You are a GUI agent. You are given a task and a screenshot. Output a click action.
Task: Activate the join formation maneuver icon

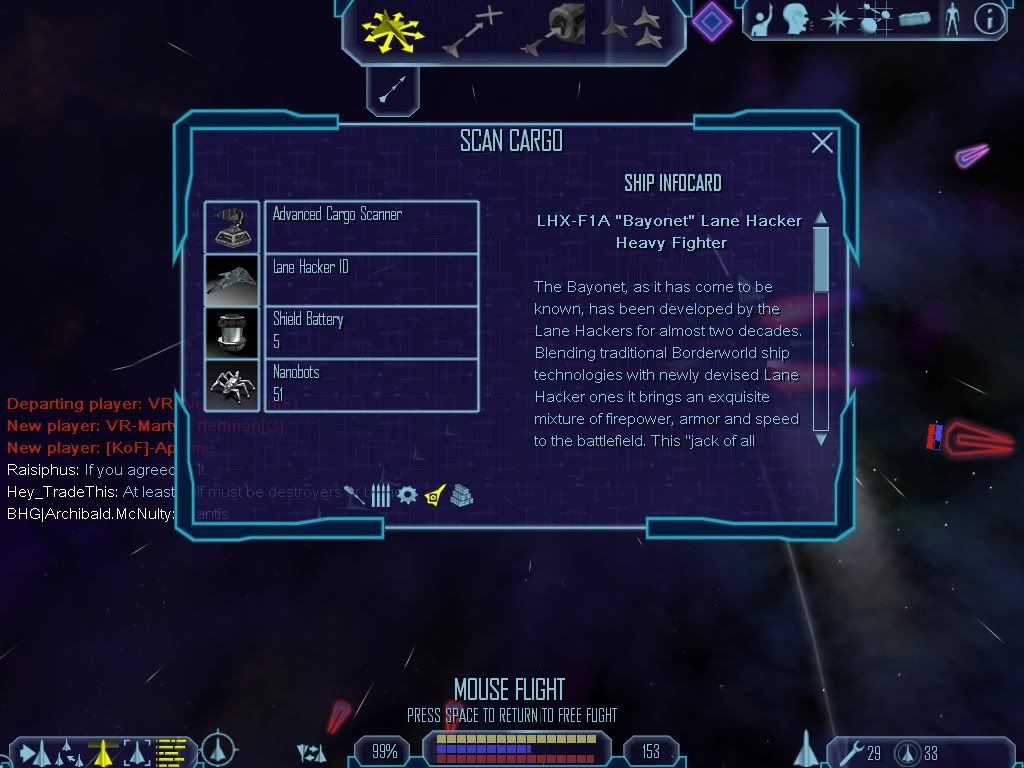632,30
